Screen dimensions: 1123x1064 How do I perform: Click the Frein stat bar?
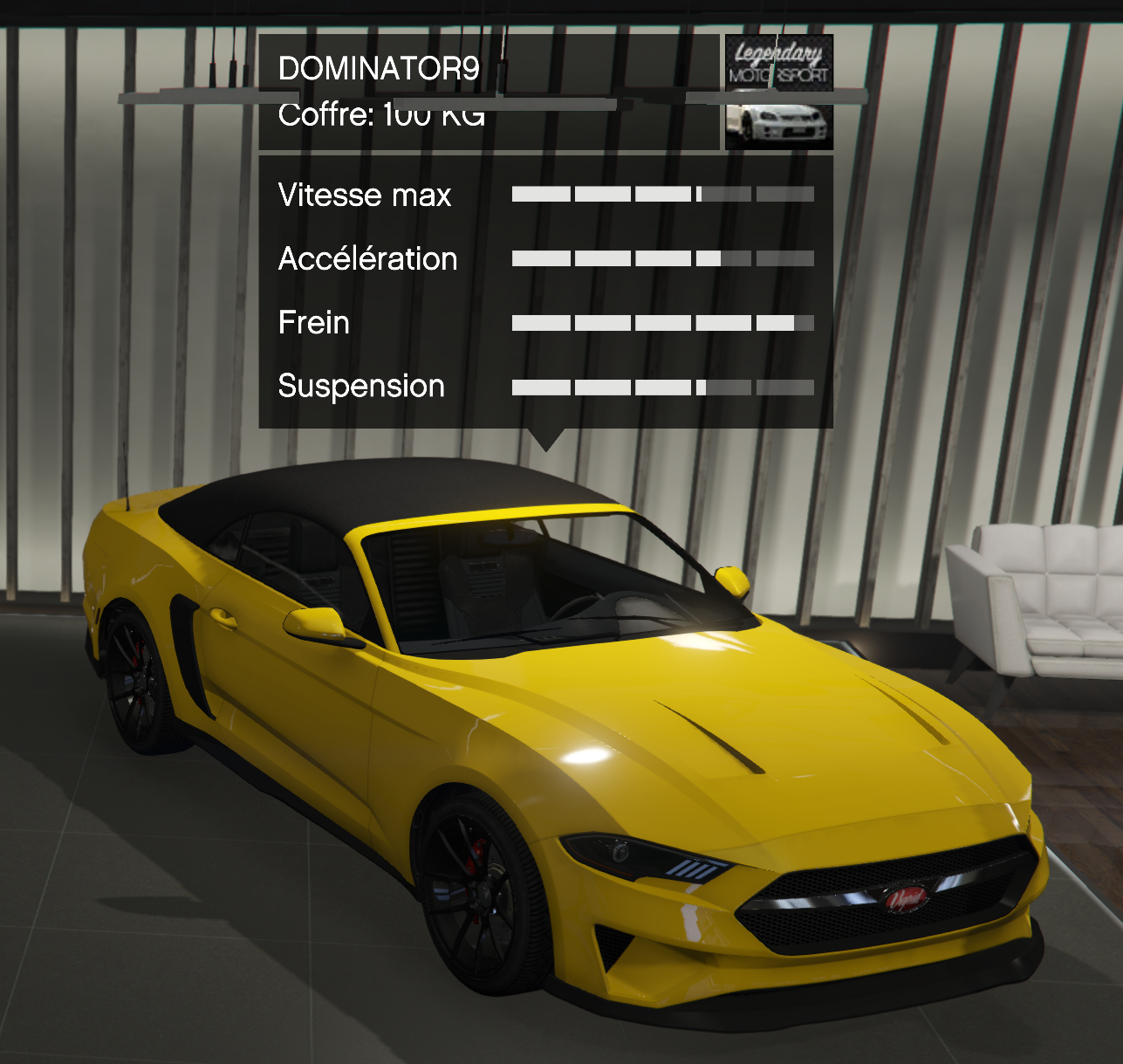(x=663, y=321)
